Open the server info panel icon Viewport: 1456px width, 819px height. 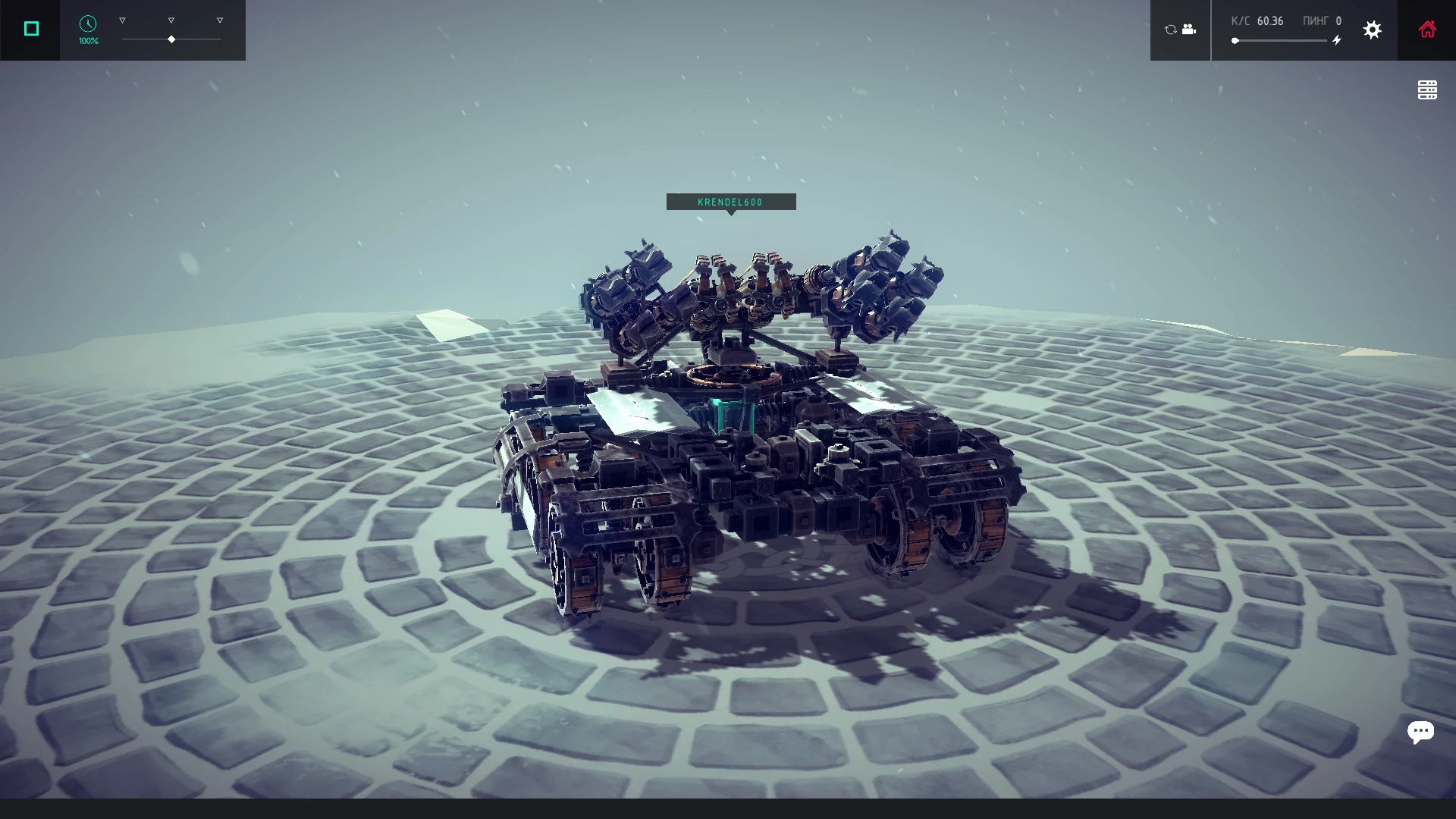click(1428, 89)
